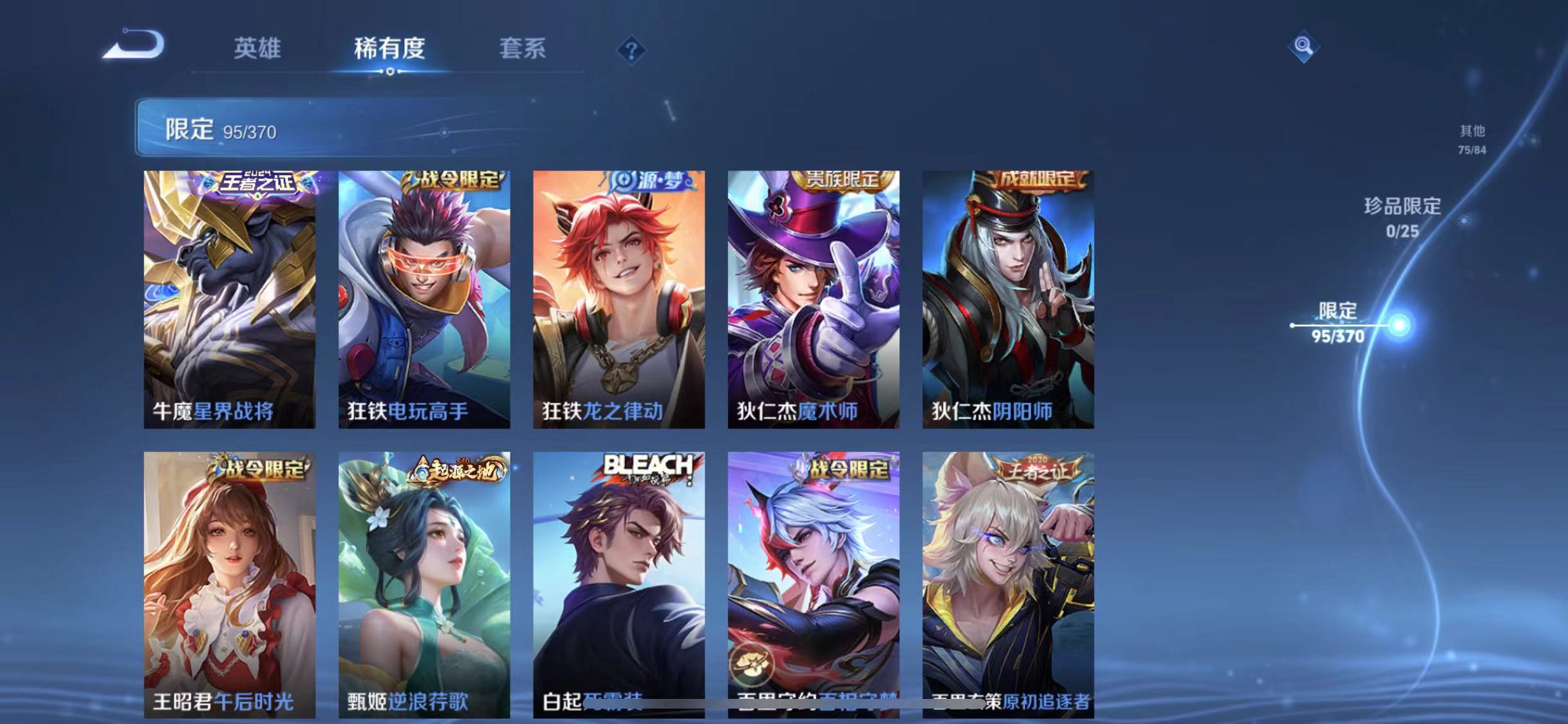Click the 源·梦 badge on 狂铁龙之律动 skin
Image resolution: width=1568 pixels, height=724 pixels.
pyautogui.click(x=650, y=182)
